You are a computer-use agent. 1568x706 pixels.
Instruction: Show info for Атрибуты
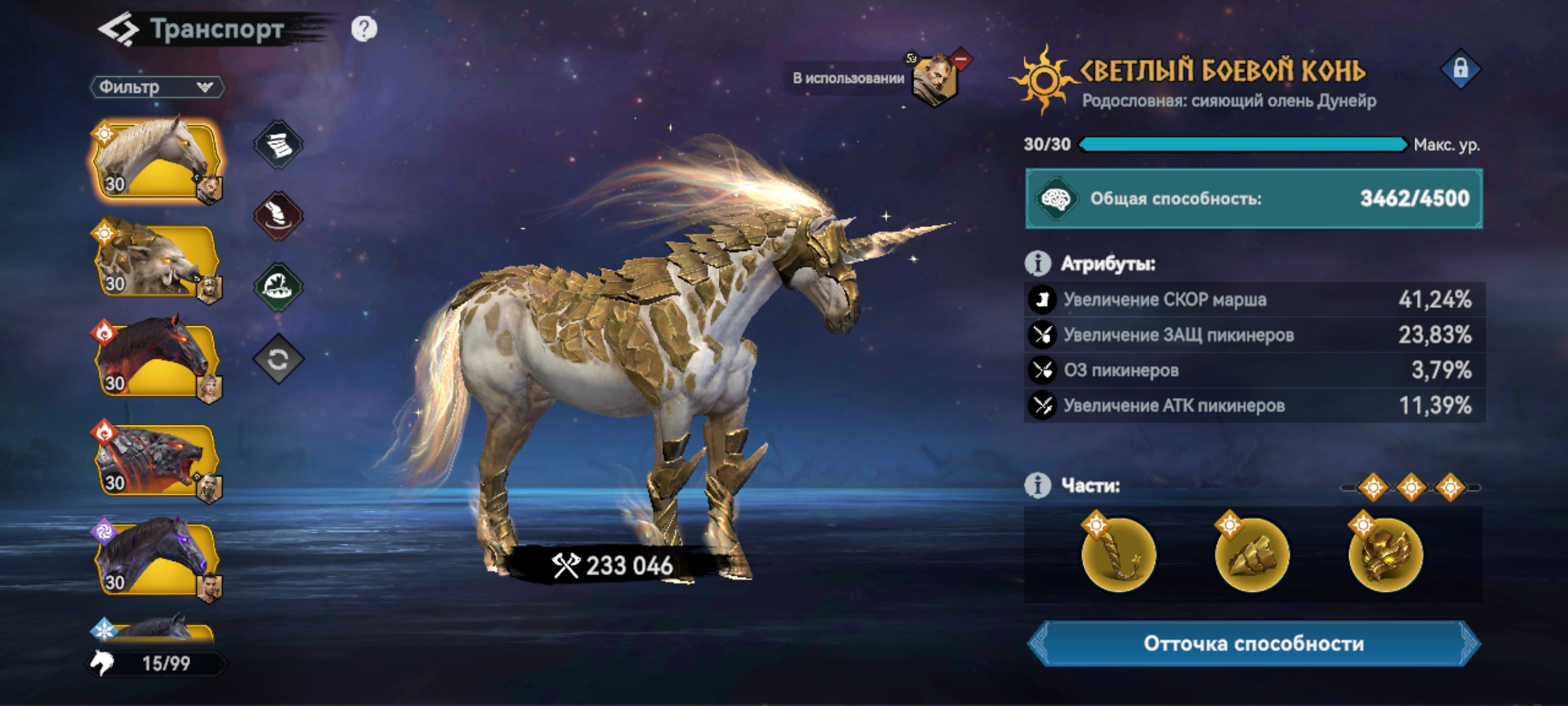(x=1037, y=263)
